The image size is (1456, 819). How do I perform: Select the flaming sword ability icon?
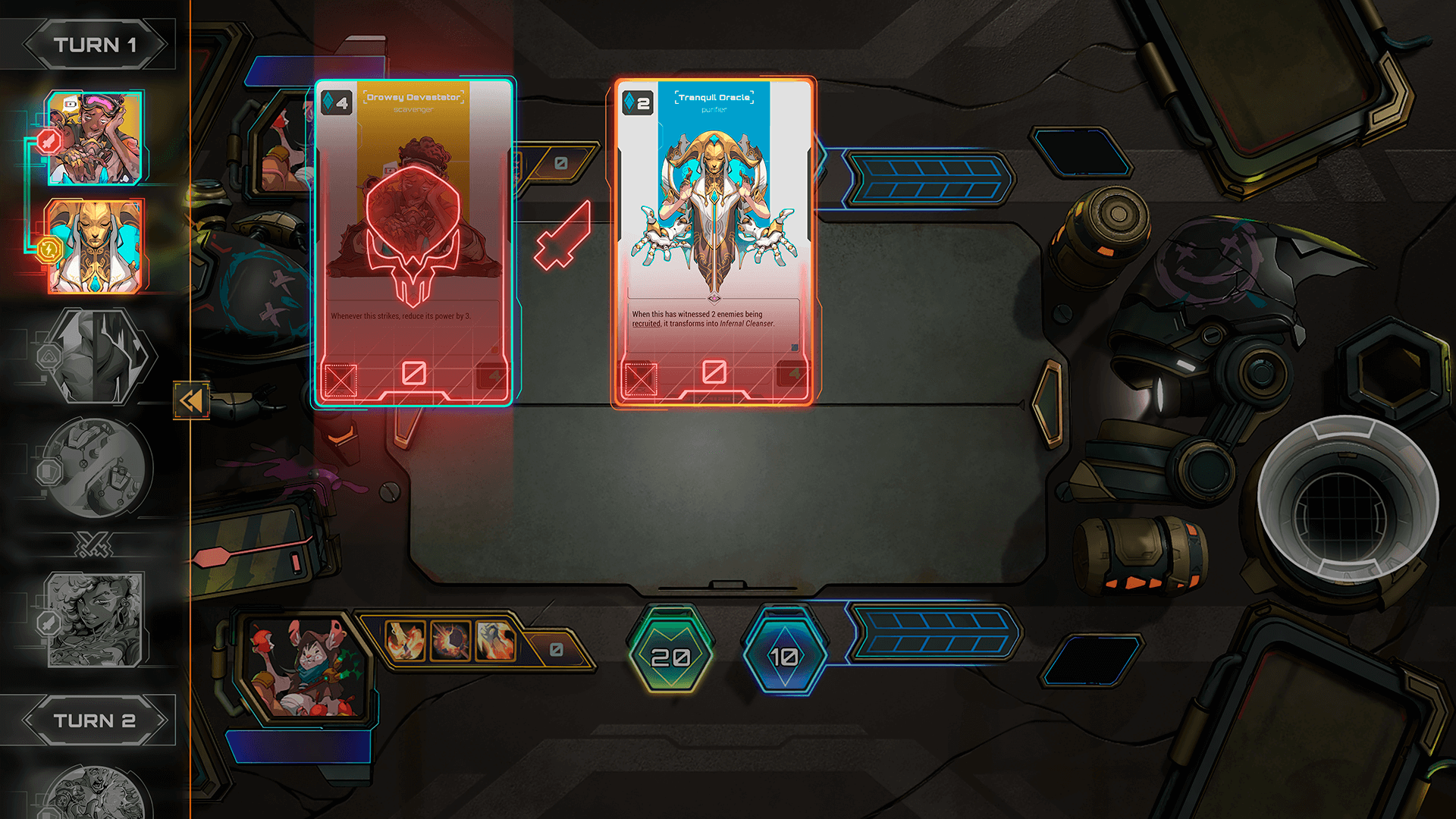405,640
